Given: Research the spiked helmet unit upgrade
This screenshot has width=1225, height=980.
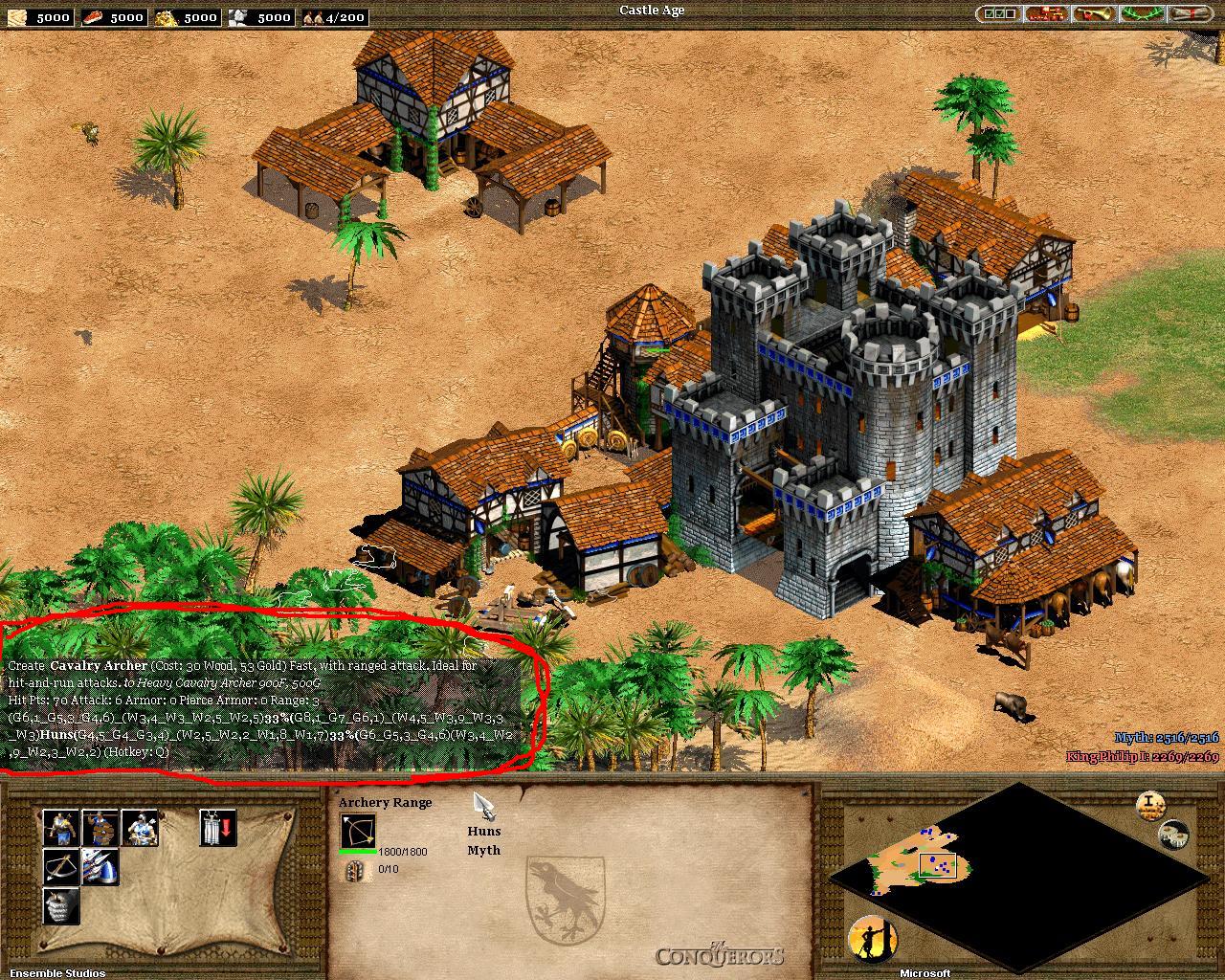Looking at the screenshot, I should [100, 867].
